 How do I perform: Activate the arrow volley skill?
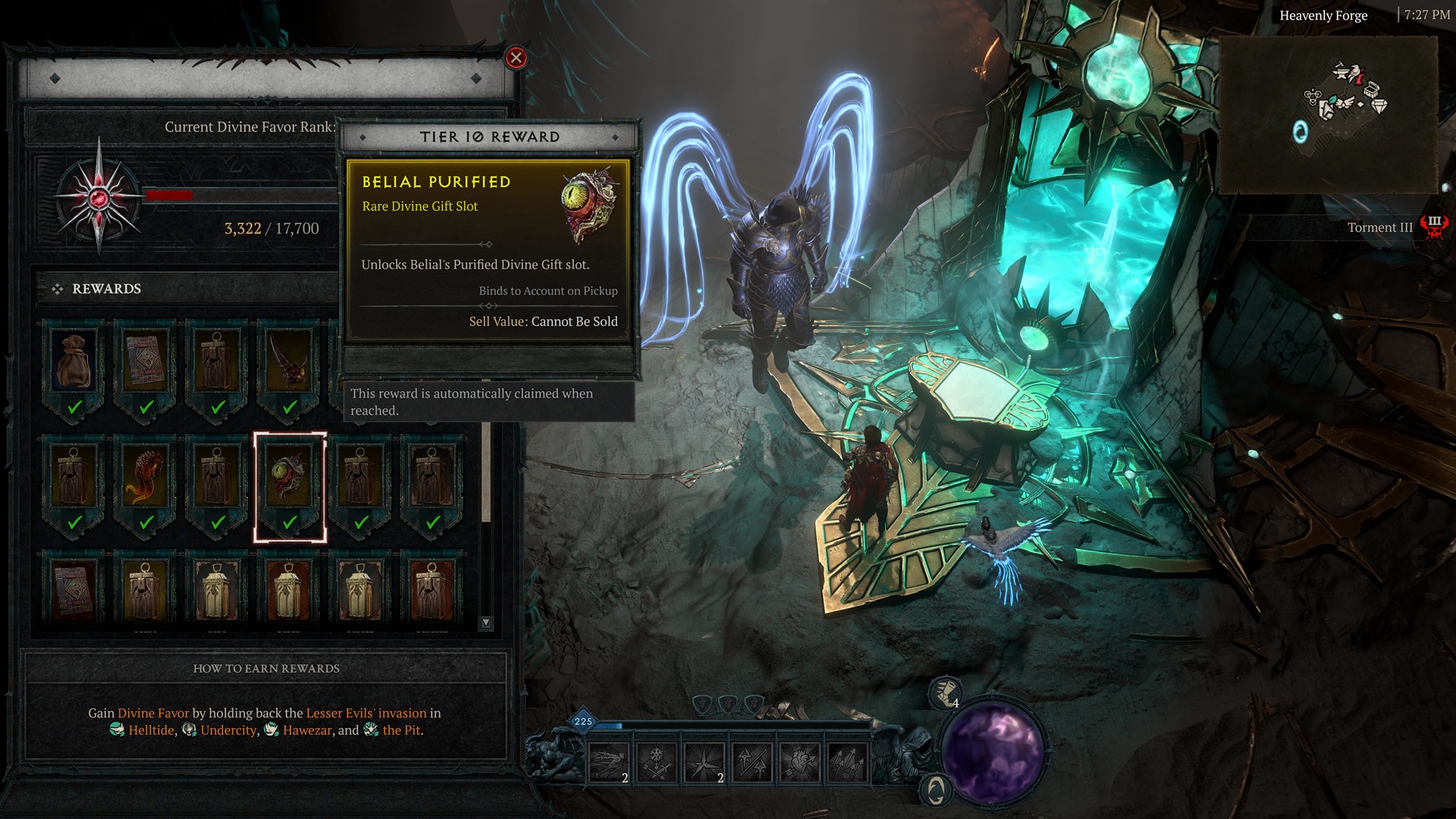click(x=847, y=761)
